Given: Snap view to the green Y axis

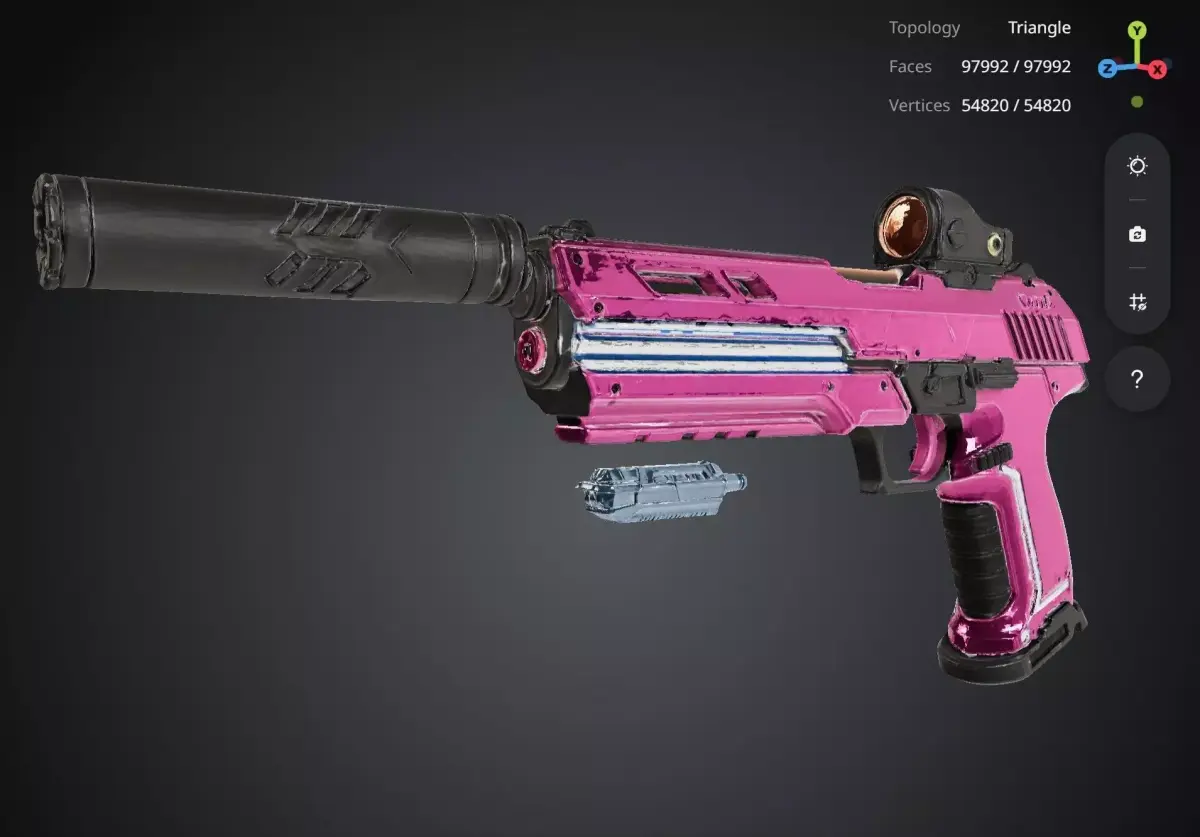Looking at the screenshot, I should (x=1137, y=31).
